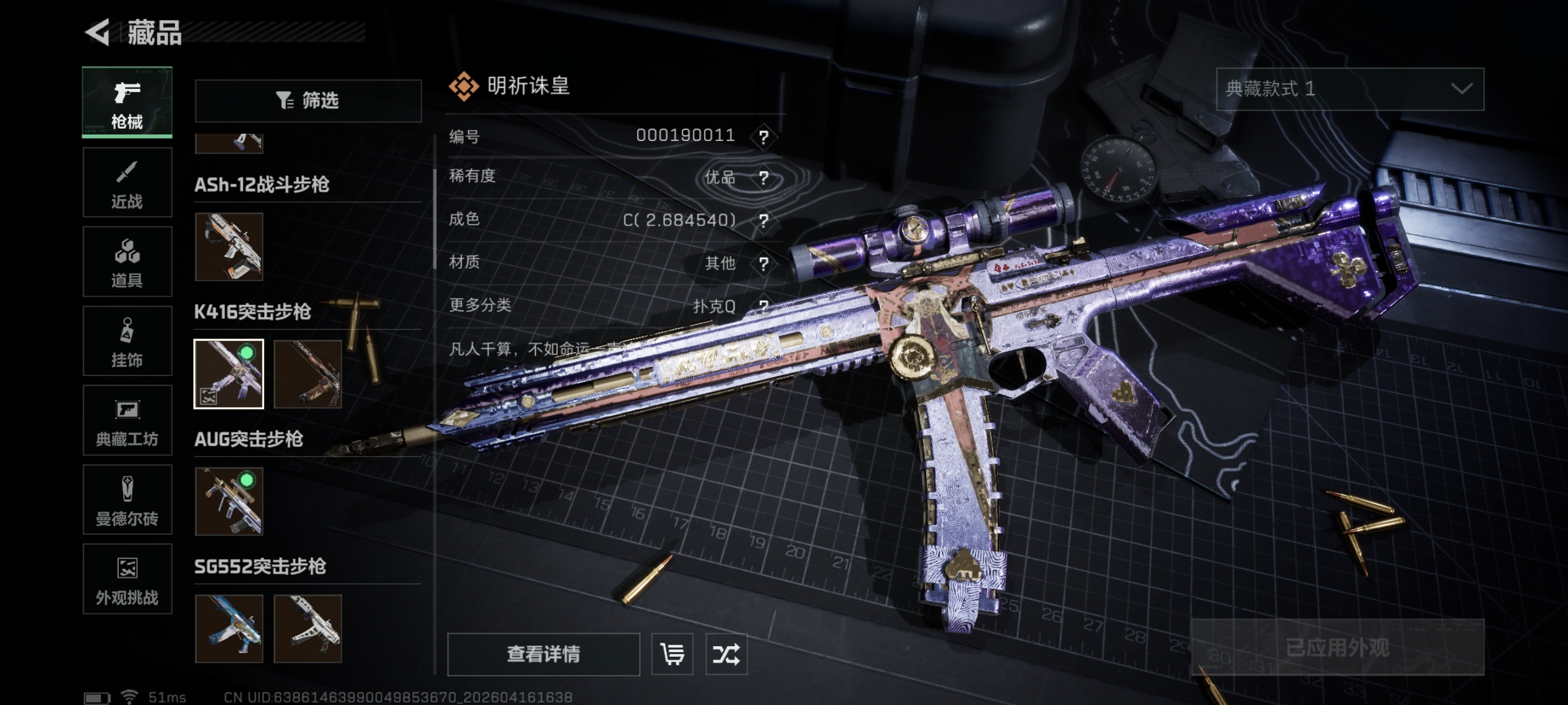The image size is (1568, 705).
Task: Show the 挂饰 charms category
Action: (x=127, y=341)
